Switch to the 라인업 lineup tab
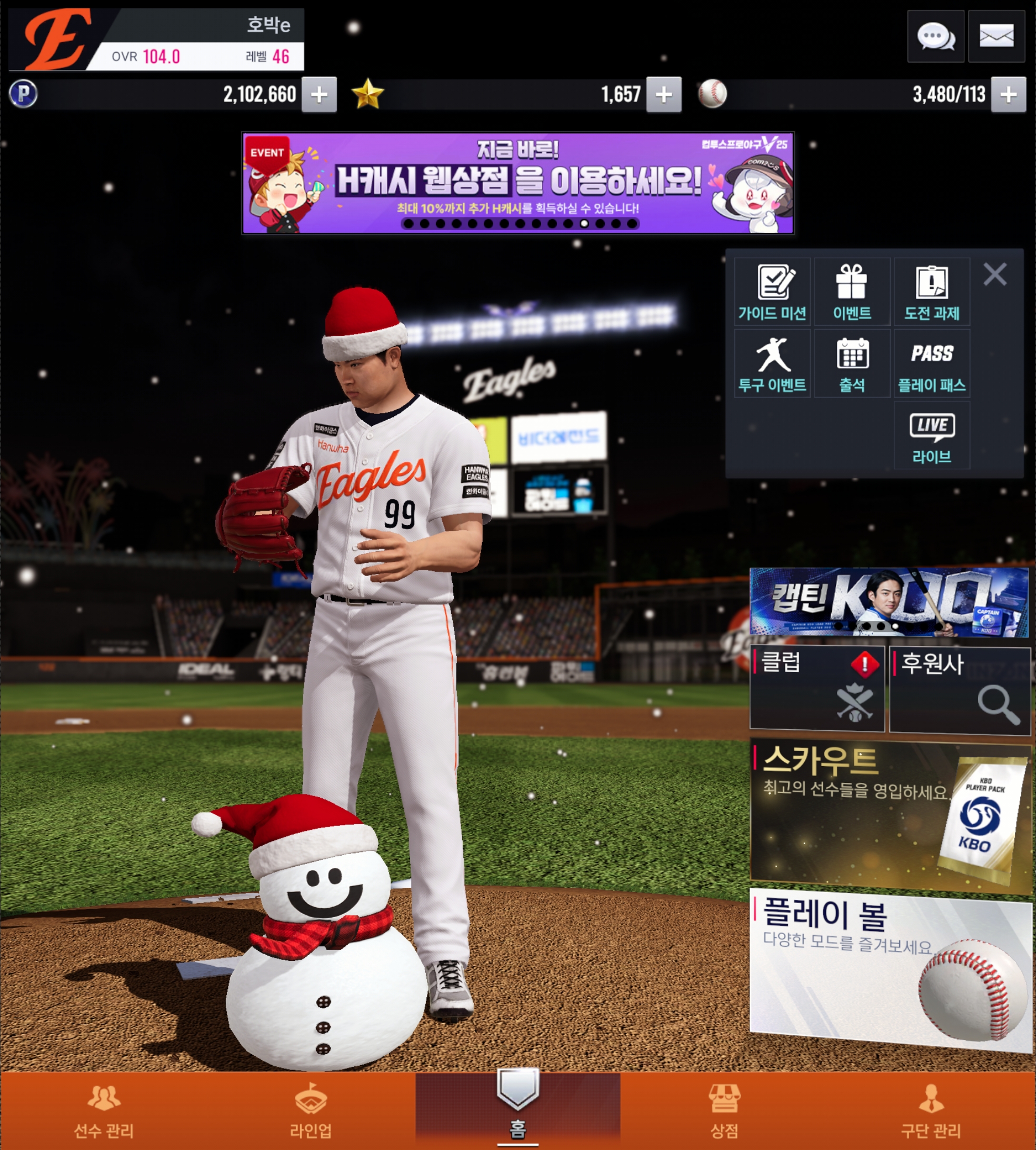Screen dimensions: 1036x1150 311,1111
